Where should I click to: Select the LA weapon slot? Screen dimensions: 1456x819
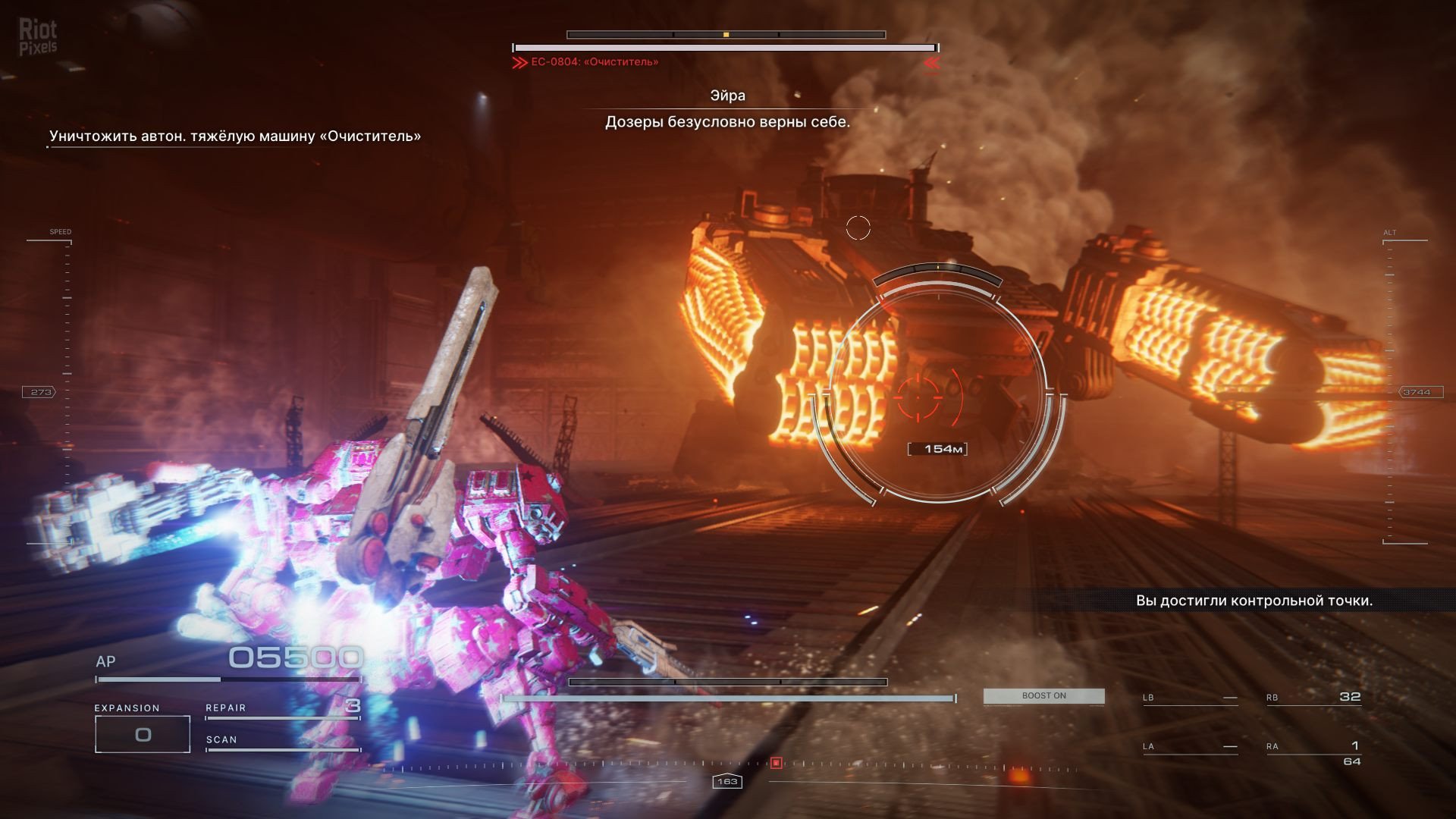1190,747
